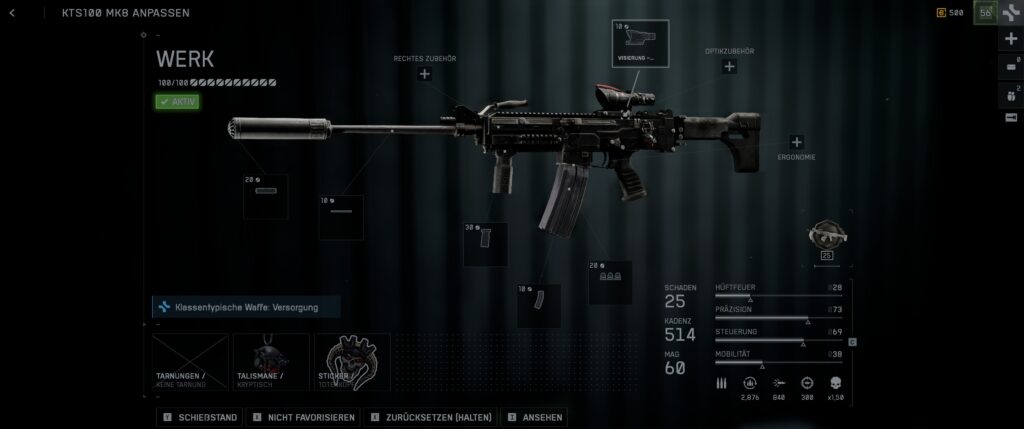Screen dimensions: 1024x429
Task: Enter the Schießstand firing range
Action: point(201,416)
